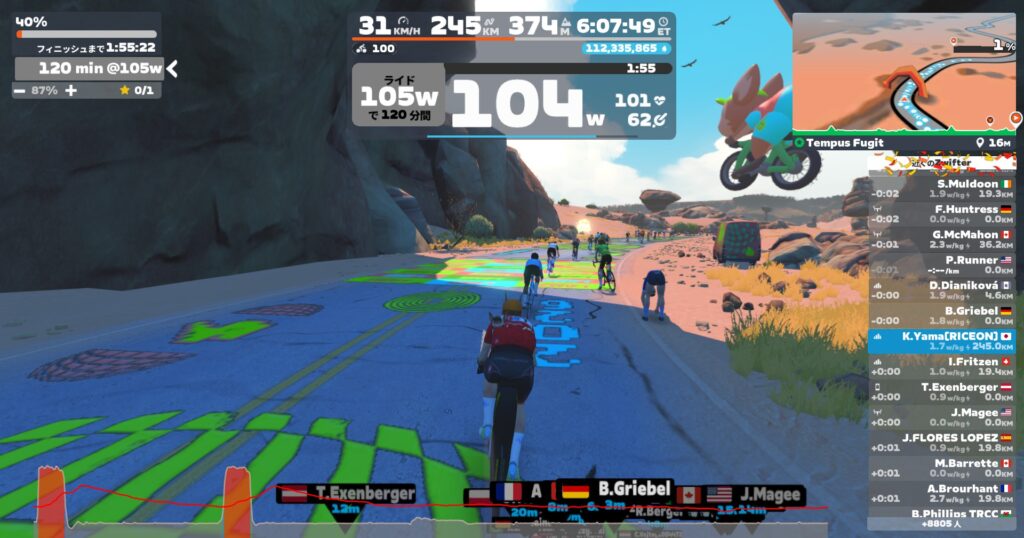Select P.Runner in the nearby list
Screen dimensions: 1024x538
941,264
